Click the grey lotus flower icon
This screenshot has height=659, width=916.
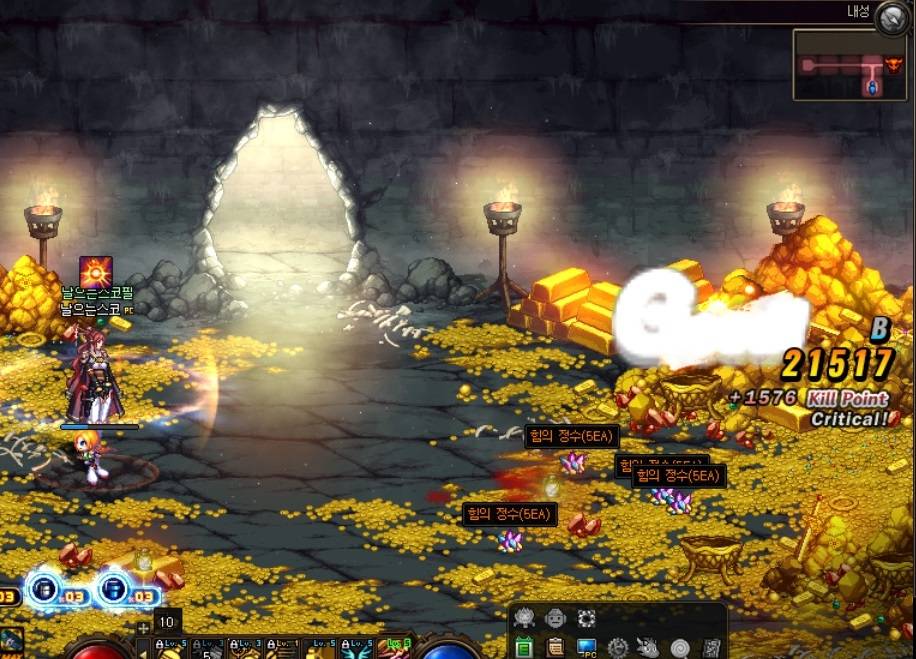coord(523,618)
